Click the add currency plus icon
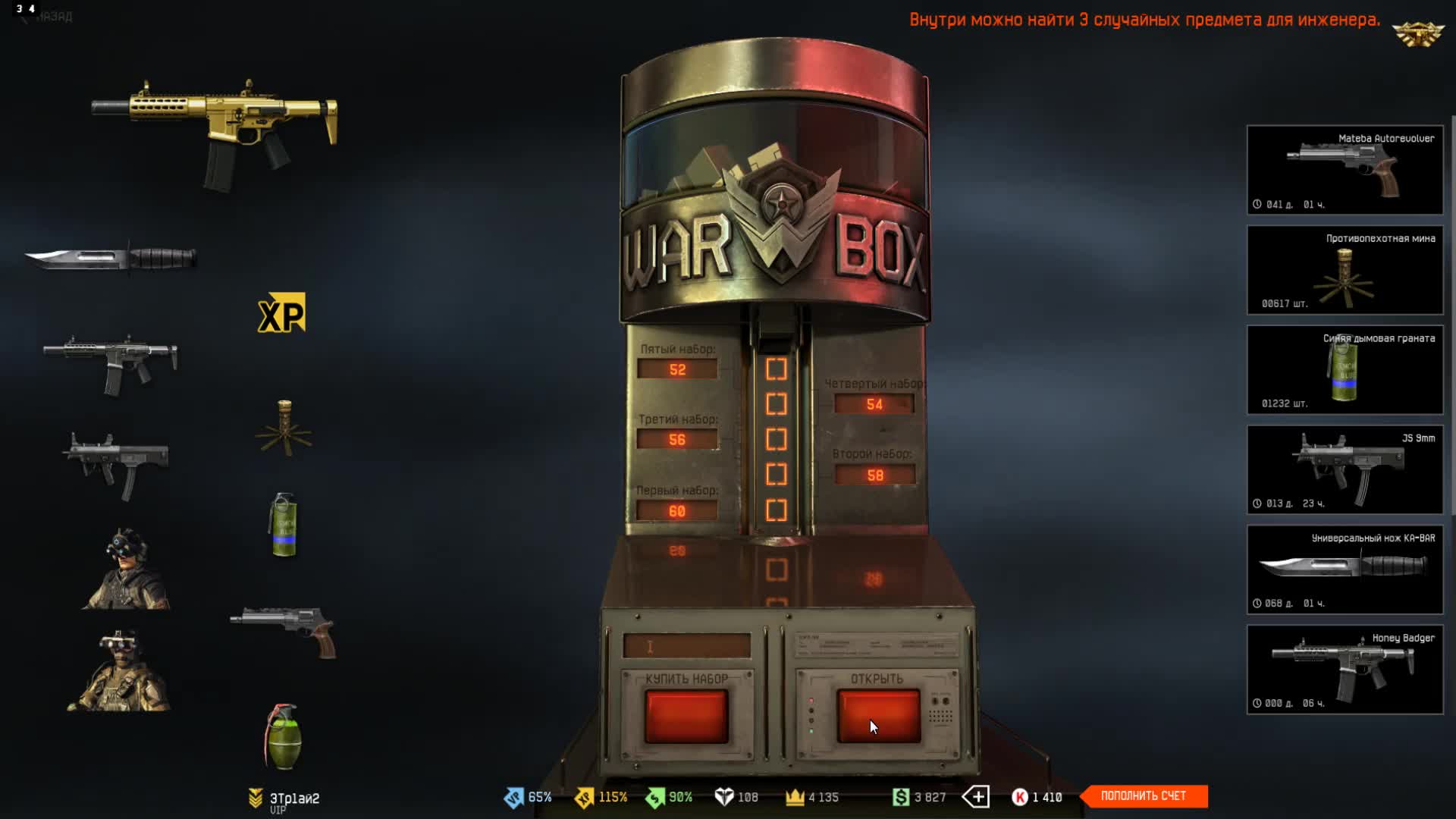The image size is (1456, 819). pyautogui.click(x=977, y=797)
